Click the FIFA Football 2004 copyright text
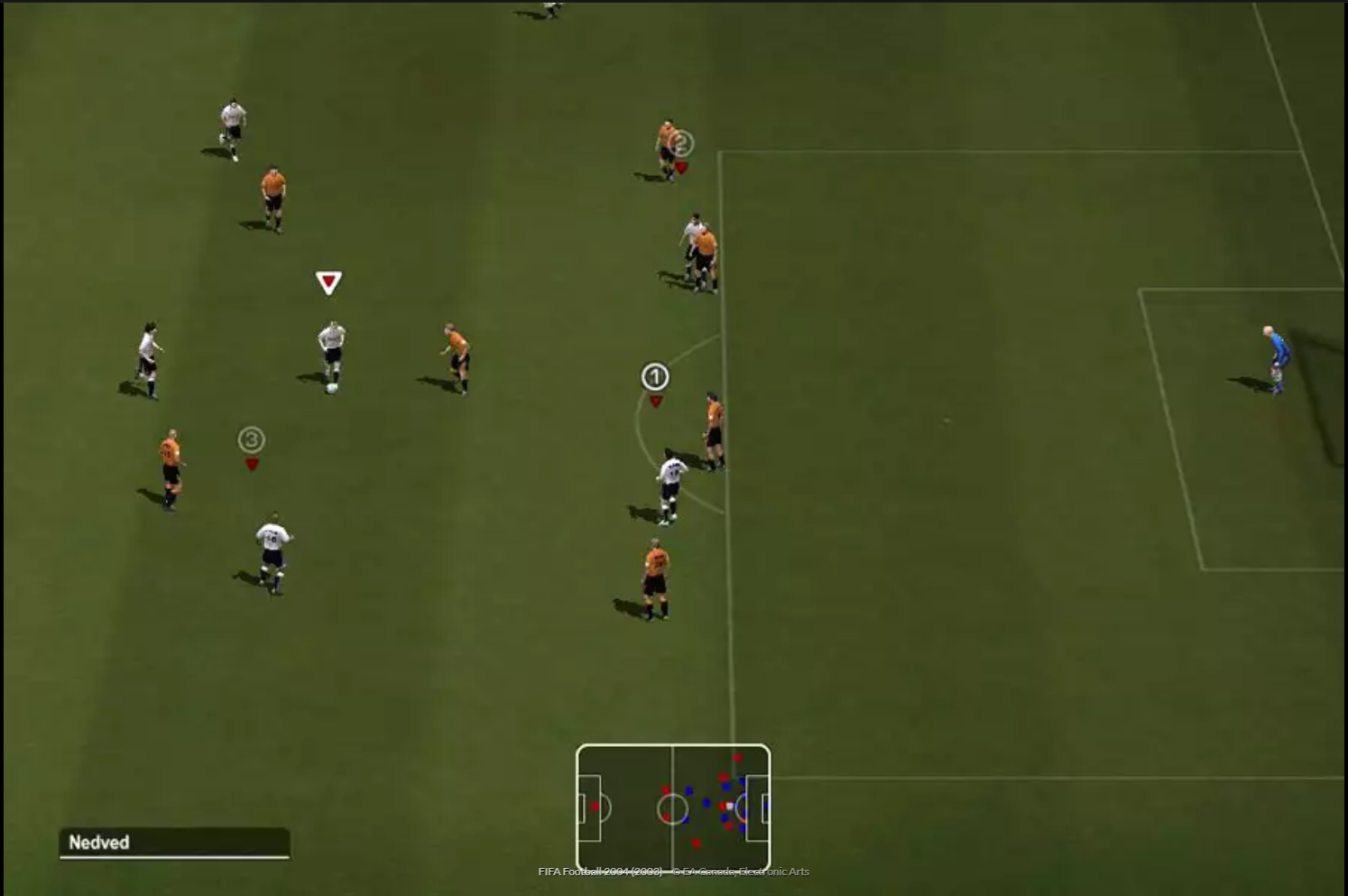 pyautogui.click(x=674, y=870)
